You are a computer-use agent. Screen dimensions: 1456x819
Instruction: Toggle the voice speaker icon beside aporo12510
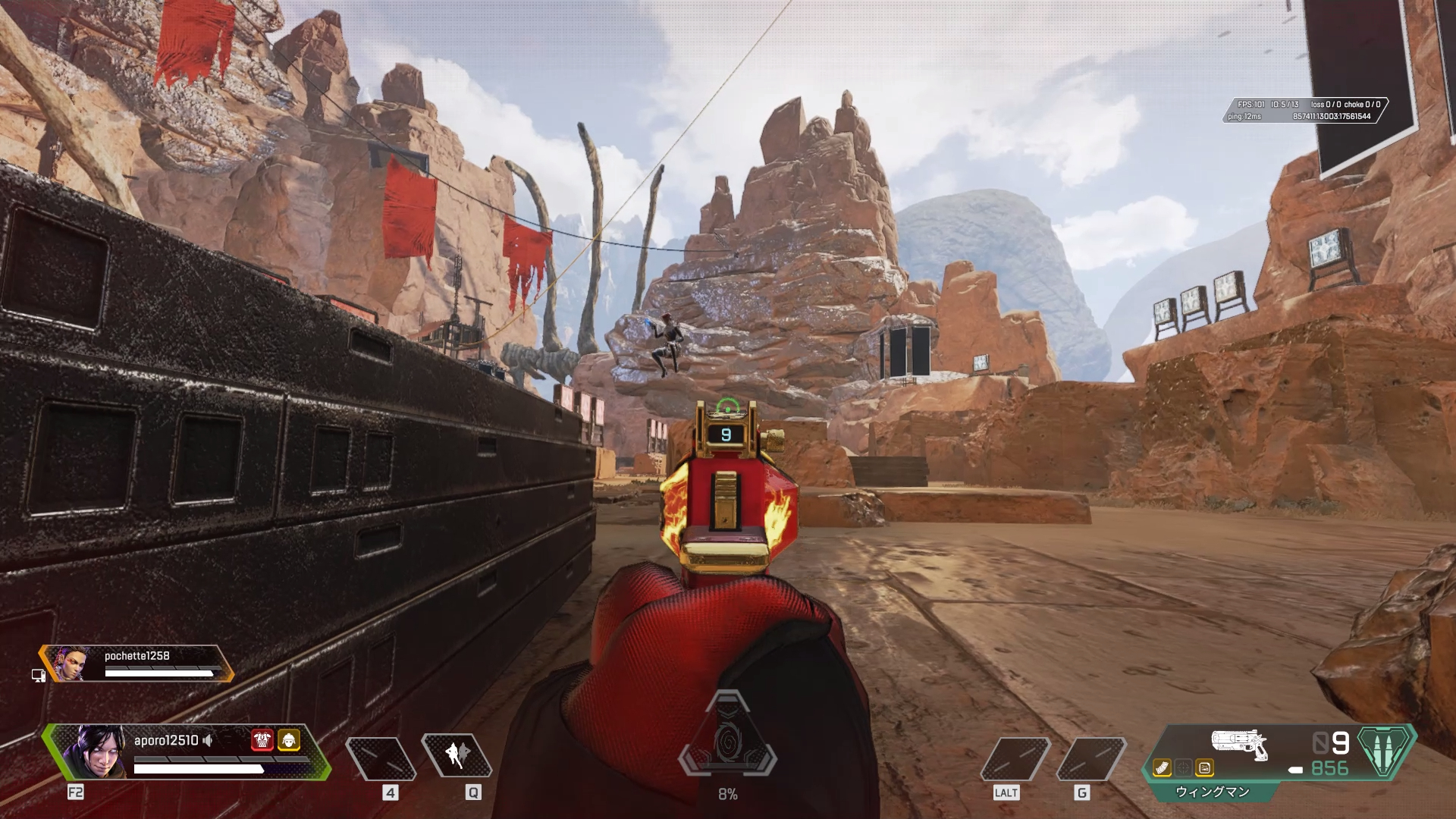click(208, 740)
